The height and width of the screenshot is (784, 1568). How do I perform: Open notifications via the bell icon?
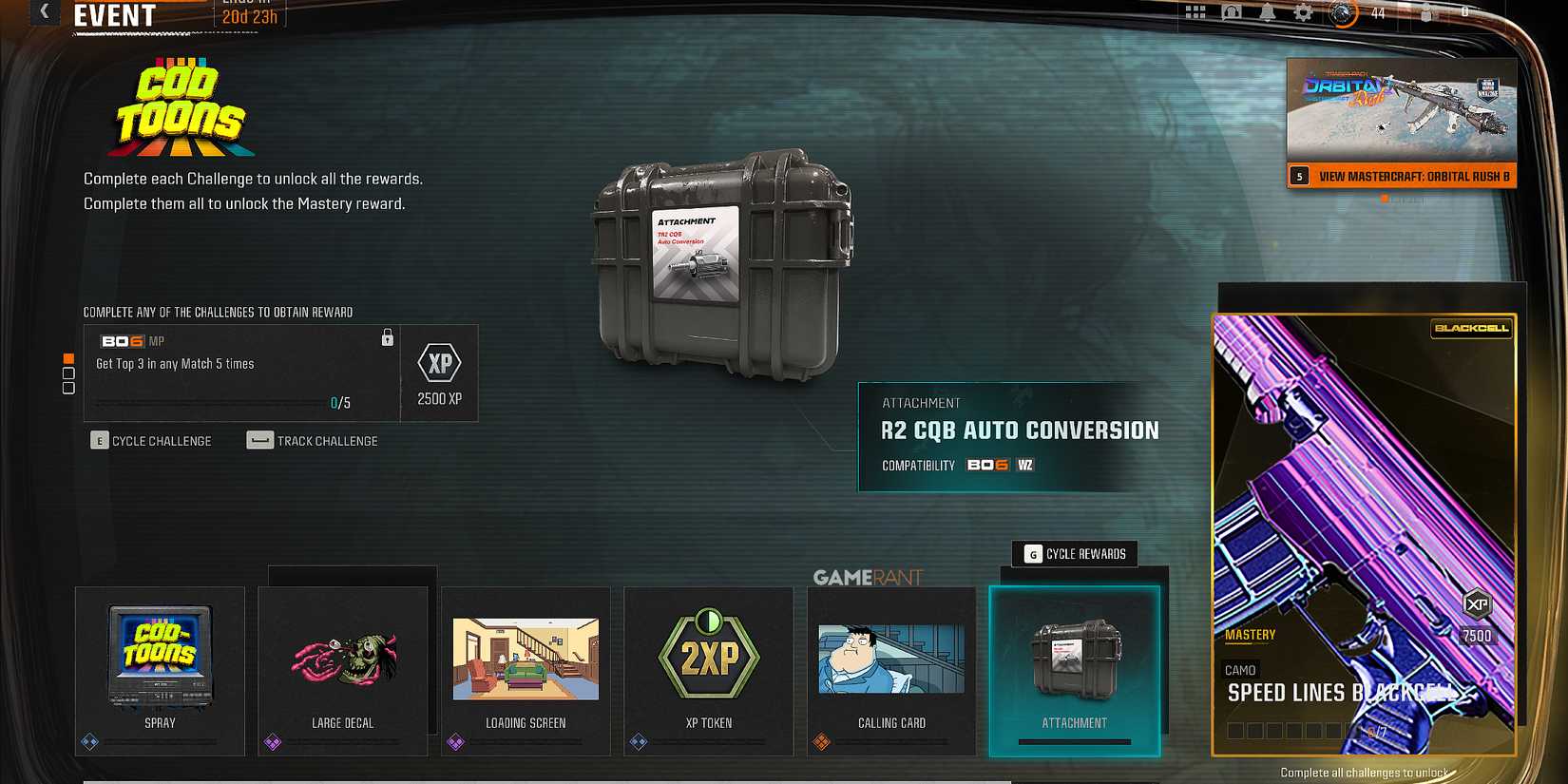tap(1269, 12)
